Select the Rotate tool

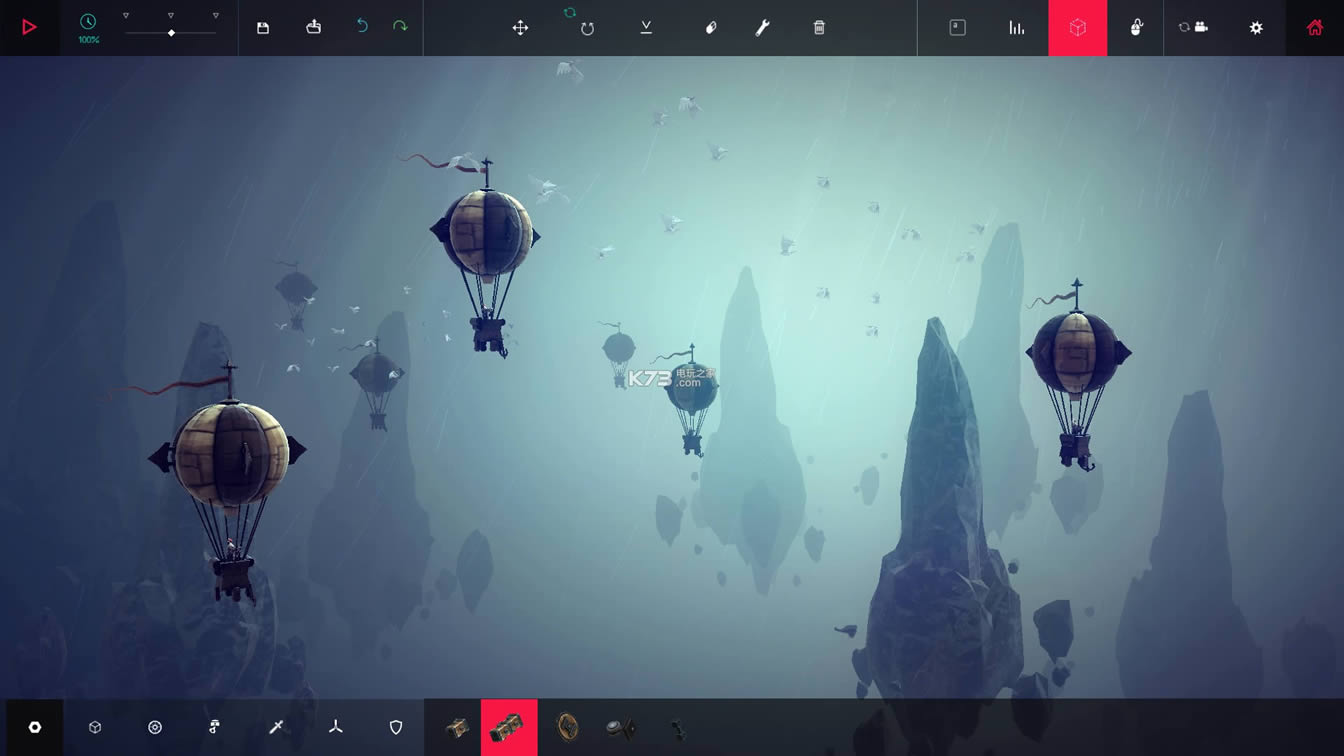click(586, 28)
